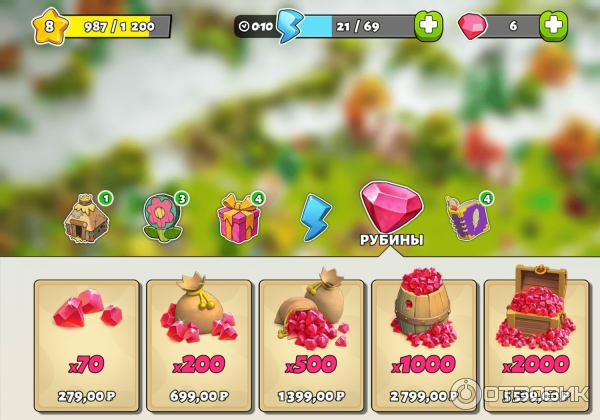Image resolution: width=600 pixels, height=420 pixels.
Task: Buy the x2000 ruby treasure chest
Action: (535, 345)
